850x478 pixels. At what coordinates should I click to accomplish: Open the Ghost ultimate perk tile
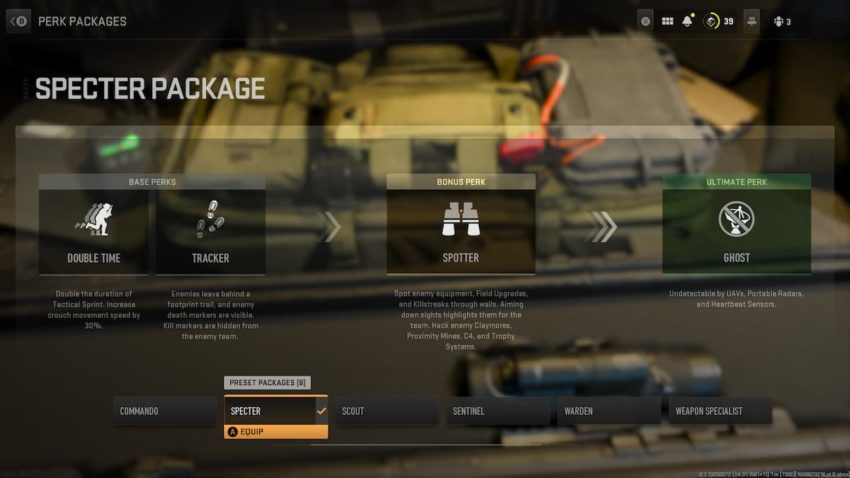(x=736, y=231)
